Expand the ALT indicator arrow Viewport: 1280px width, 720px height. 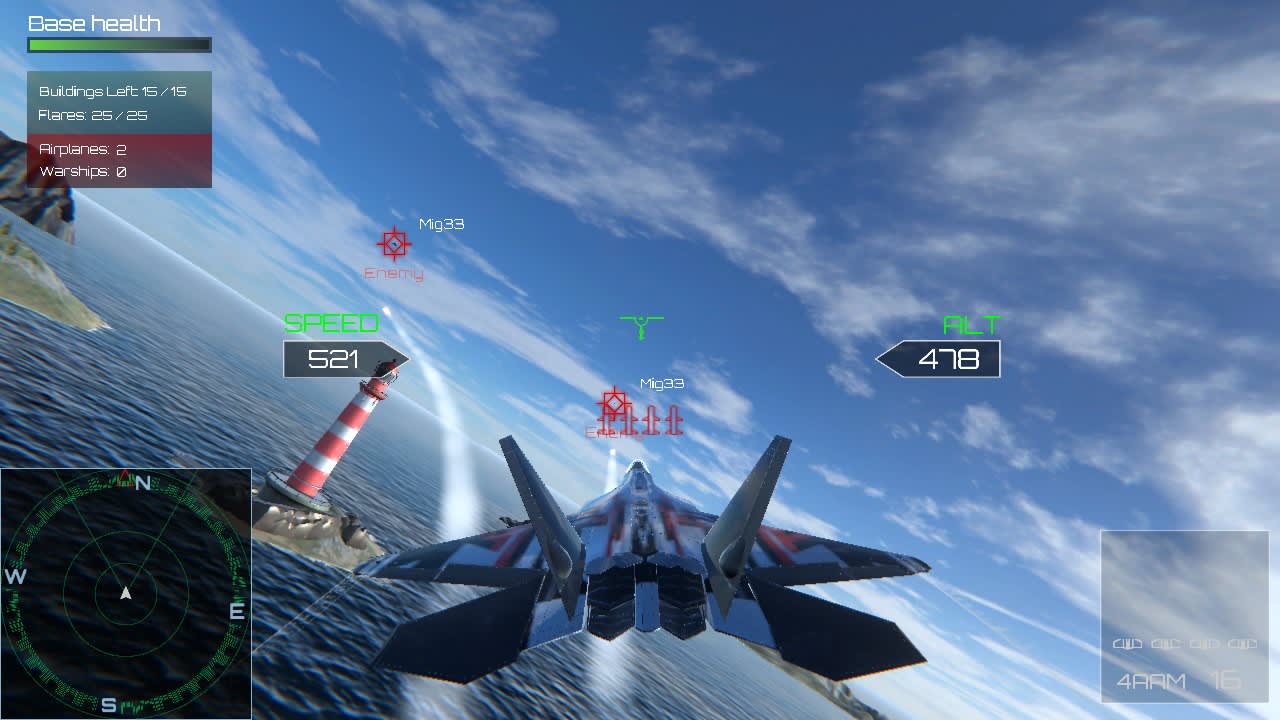pyautogui.click(x=938, y=357)
